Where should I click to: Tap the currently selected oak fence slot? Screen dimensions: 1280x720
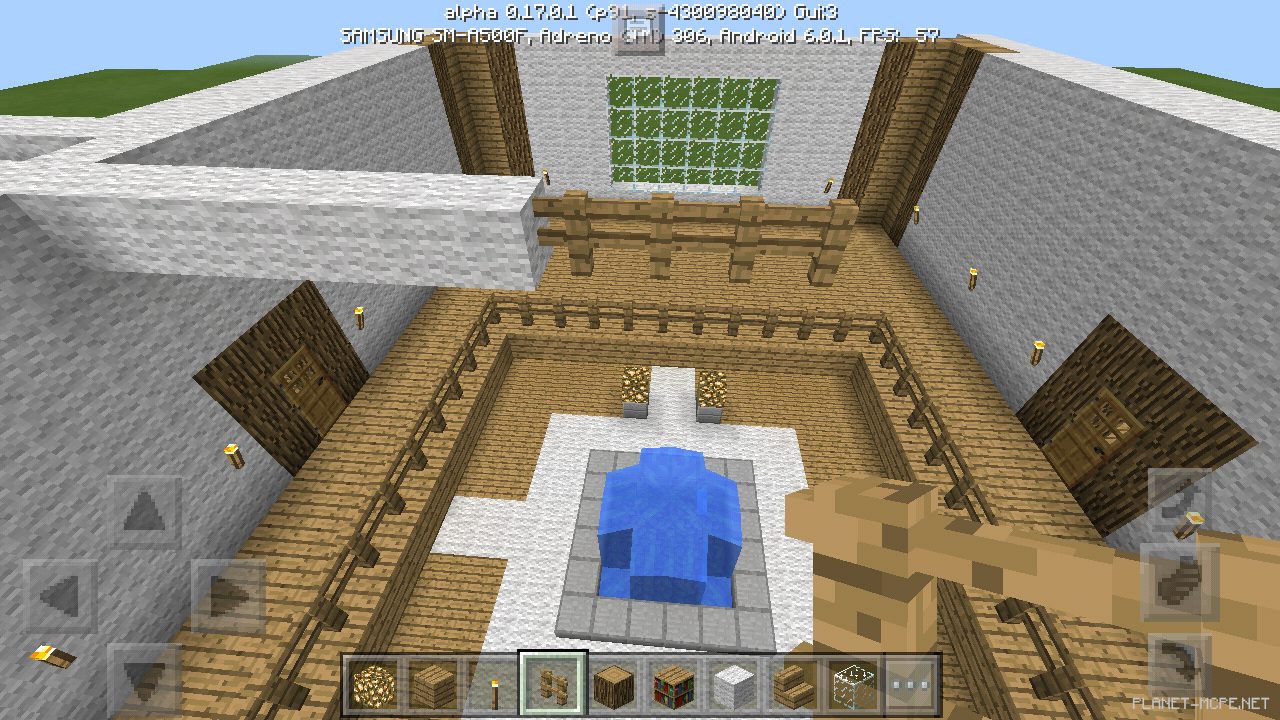[x=554, y=687]
